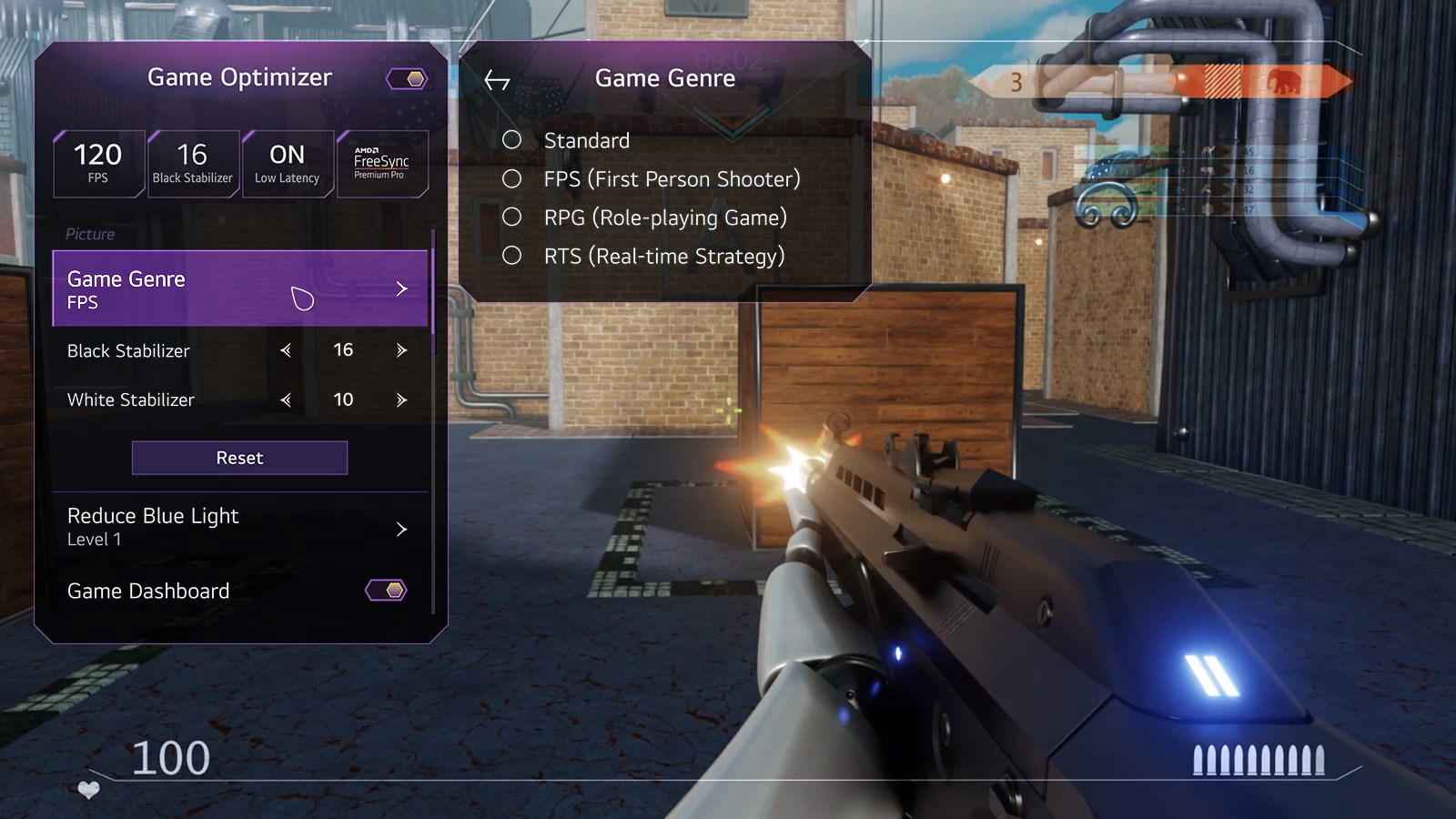The height and width of the screenshot is (819, 1456).
Task: Toggle the Game Dashboard switch
Action: point(389,590)
